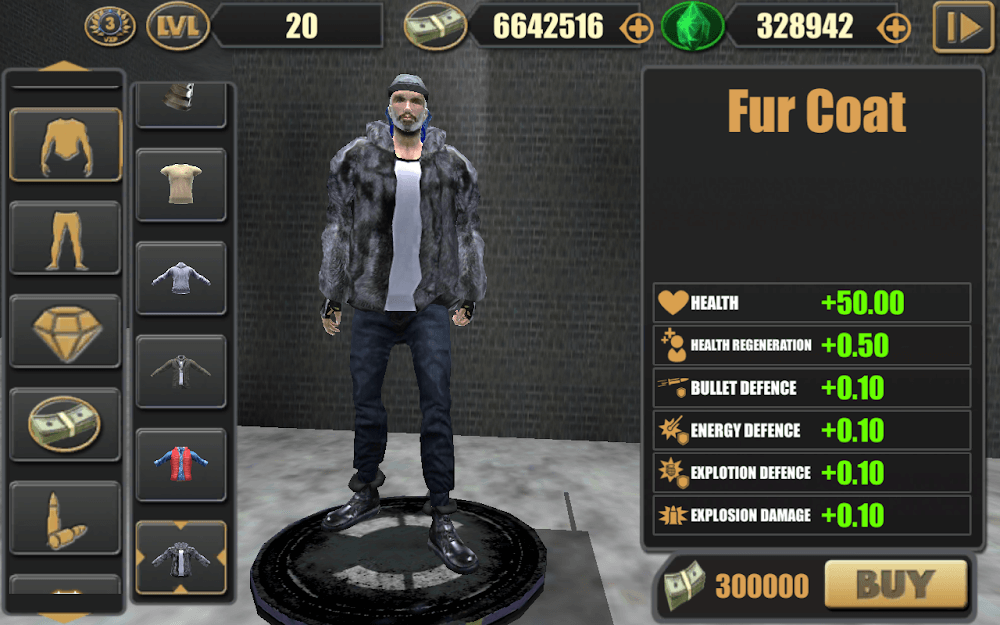
Task: Select the red and blue jacket
Action: [181, 464]
